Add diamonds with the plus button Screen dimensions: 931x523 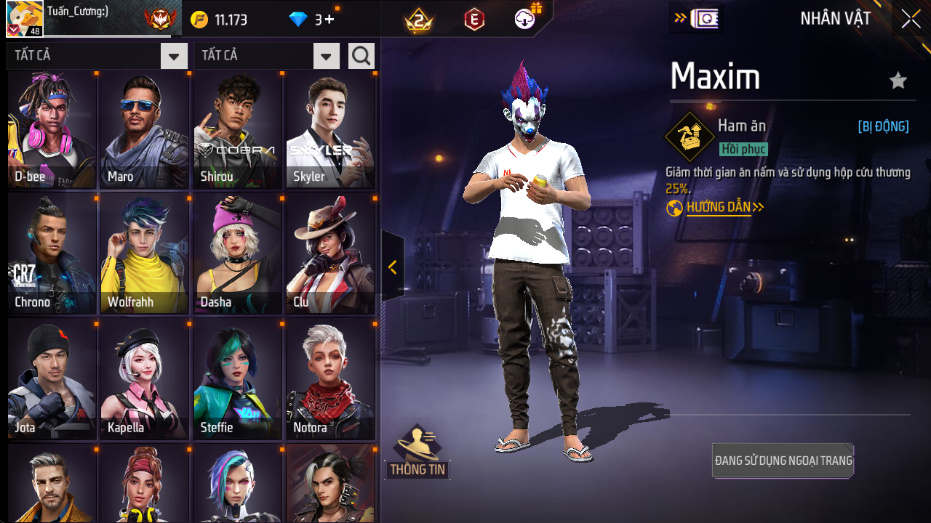point(330,20)
